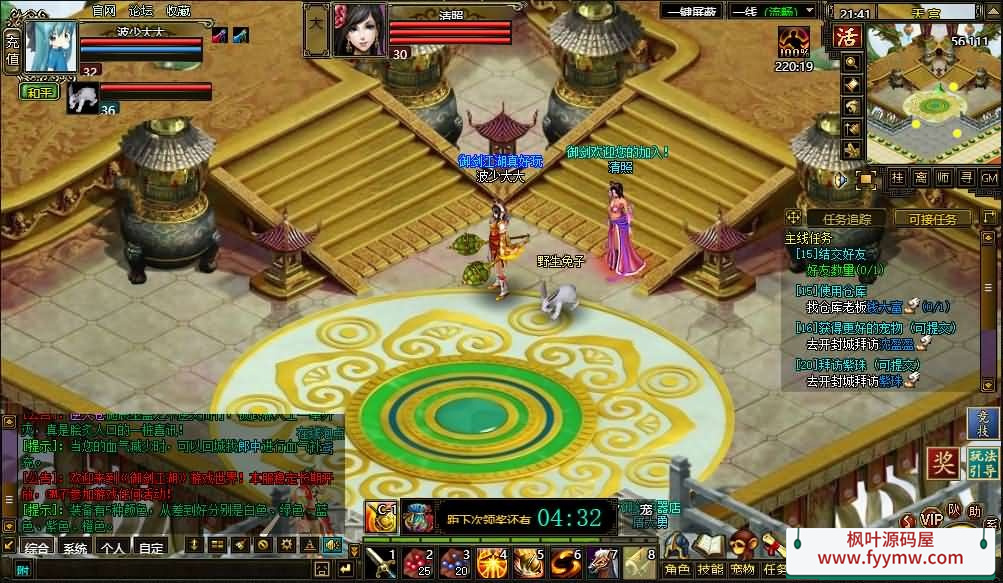This screenshot has width=1003, height=583.
Task: Open the 奖 reward button
Action: (942, 462)
